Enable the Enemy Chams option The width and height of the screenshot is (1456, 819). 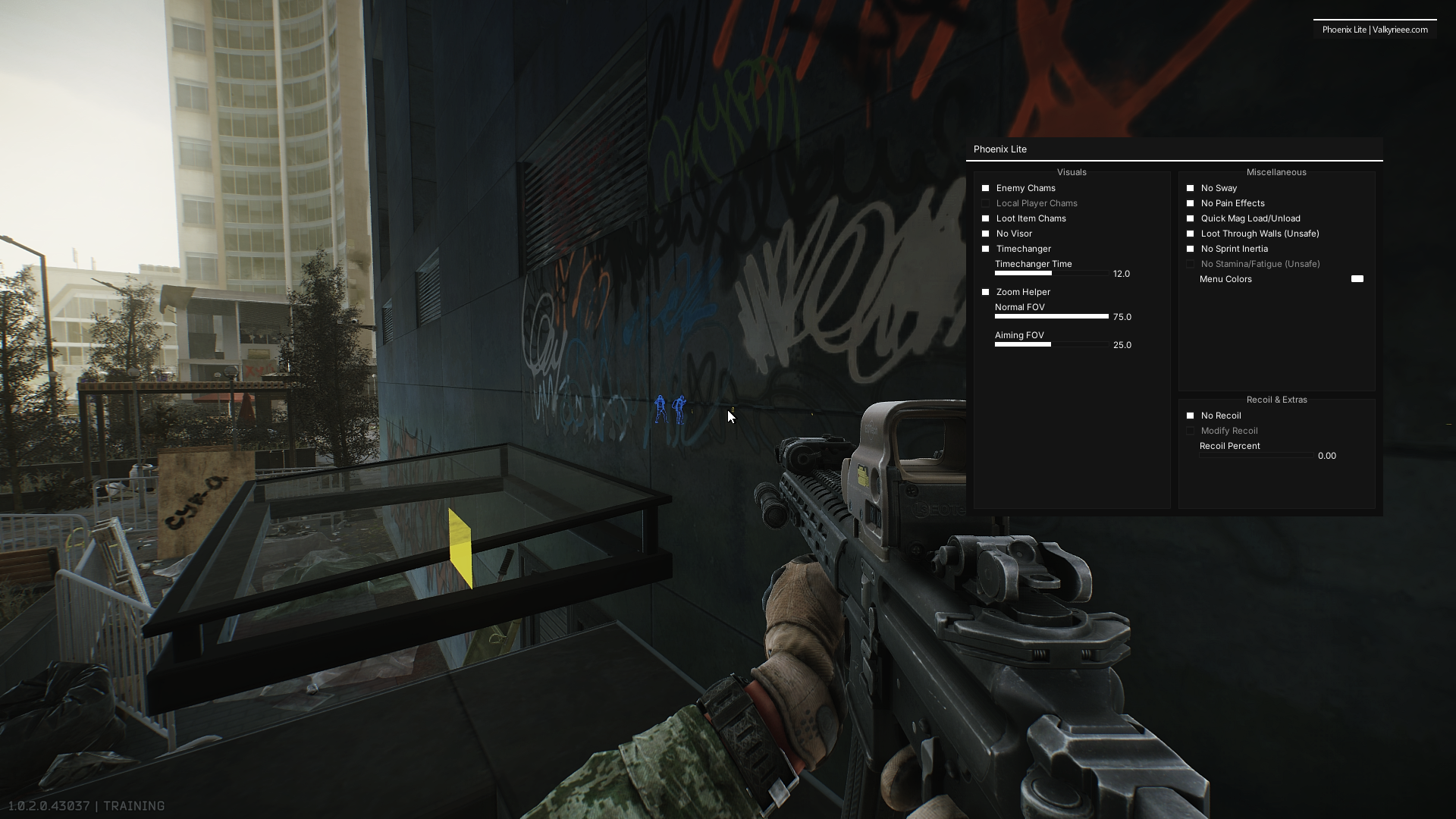click(986, 188)
